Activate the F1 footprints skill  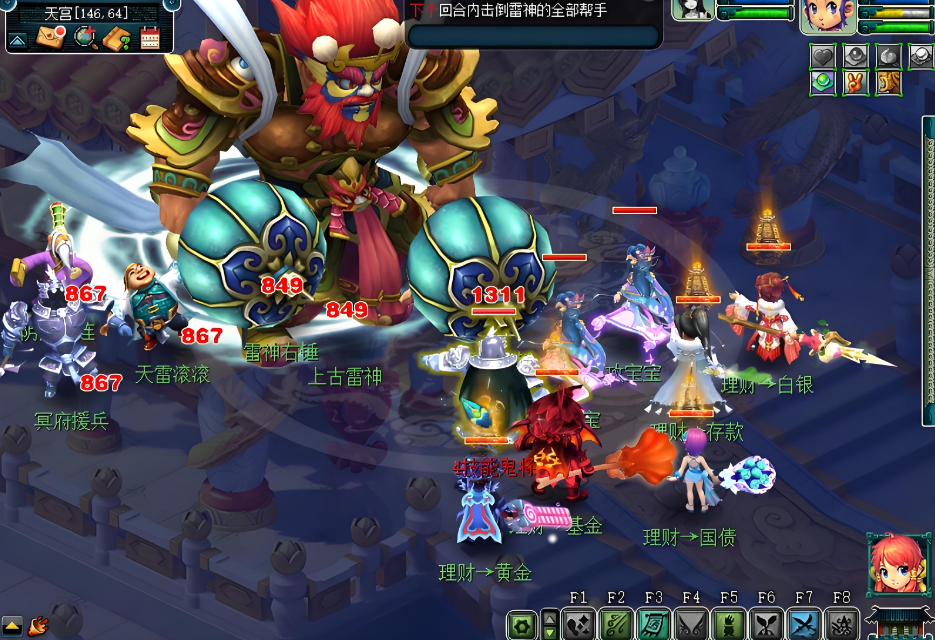tap(579, 624)
